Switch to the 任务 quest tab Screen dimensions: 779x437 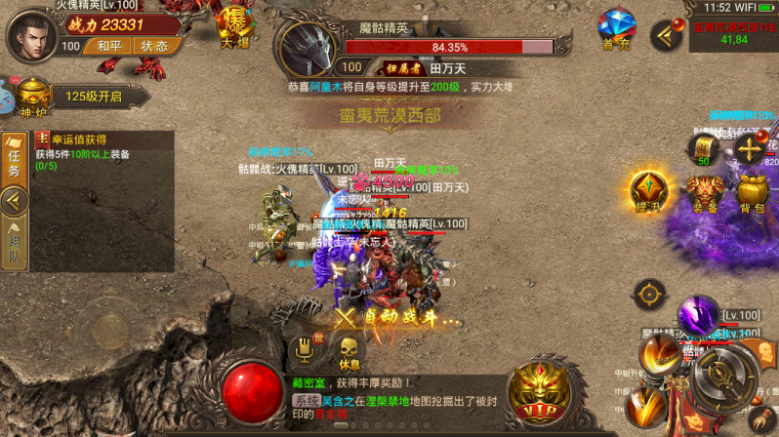14,160
